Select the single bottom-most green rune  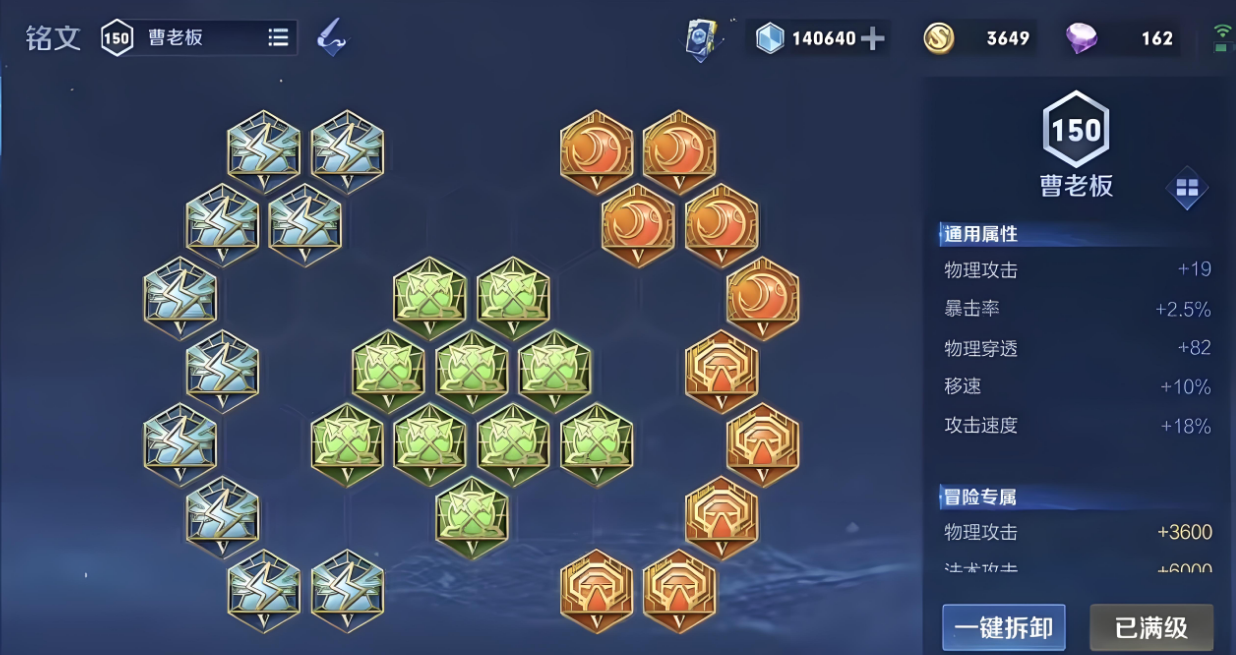coord(472,517)
